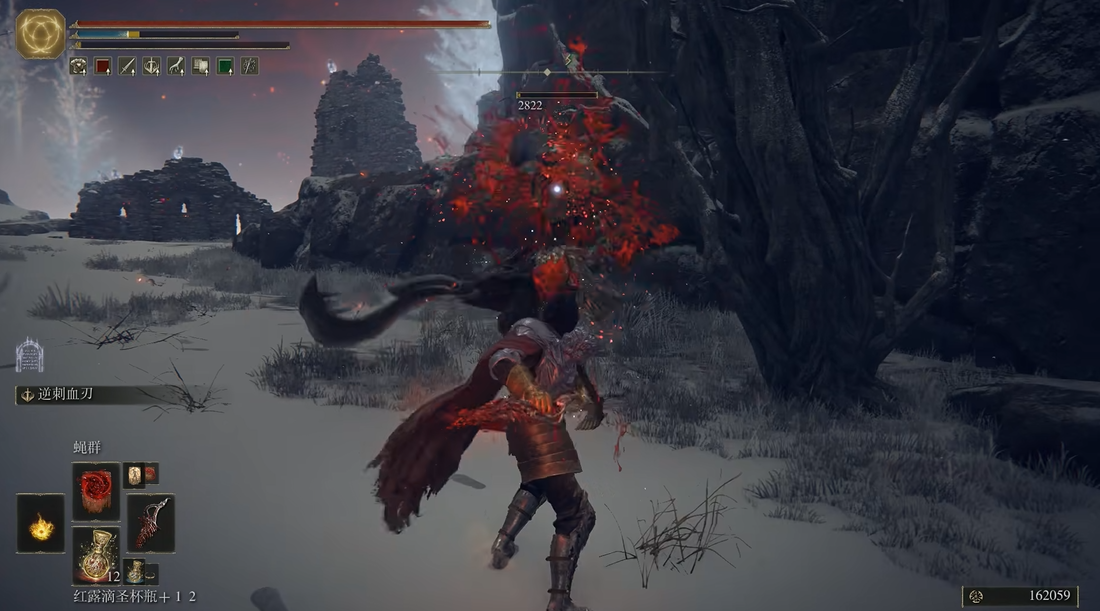Choose the flame seal left-hand slot
Image resolution: width=1100 pixels, height=611 pixels.
pyautogui.click(x=40, y=524)
